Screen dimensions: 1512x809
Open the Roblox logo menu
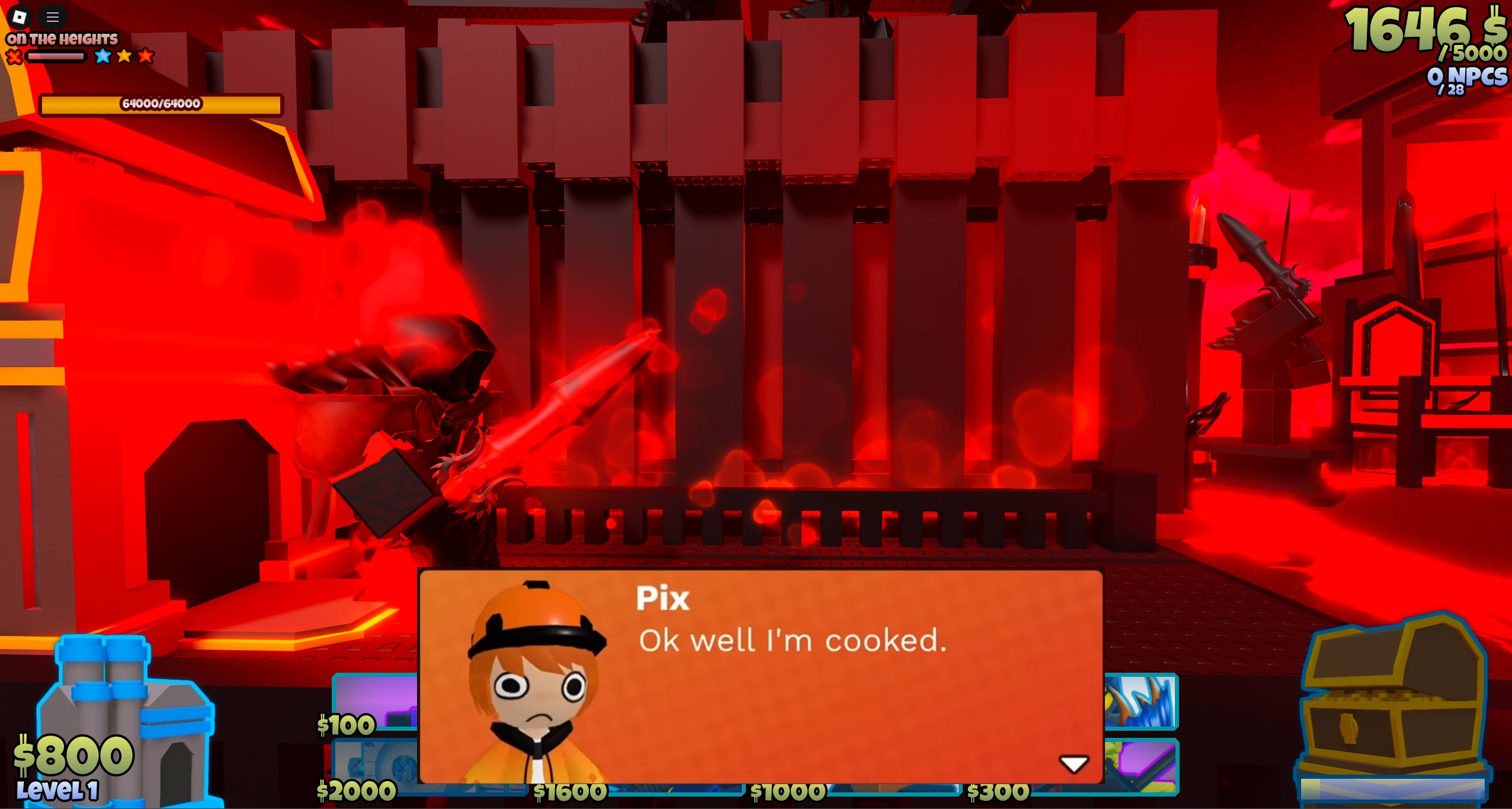pos(20,17)
